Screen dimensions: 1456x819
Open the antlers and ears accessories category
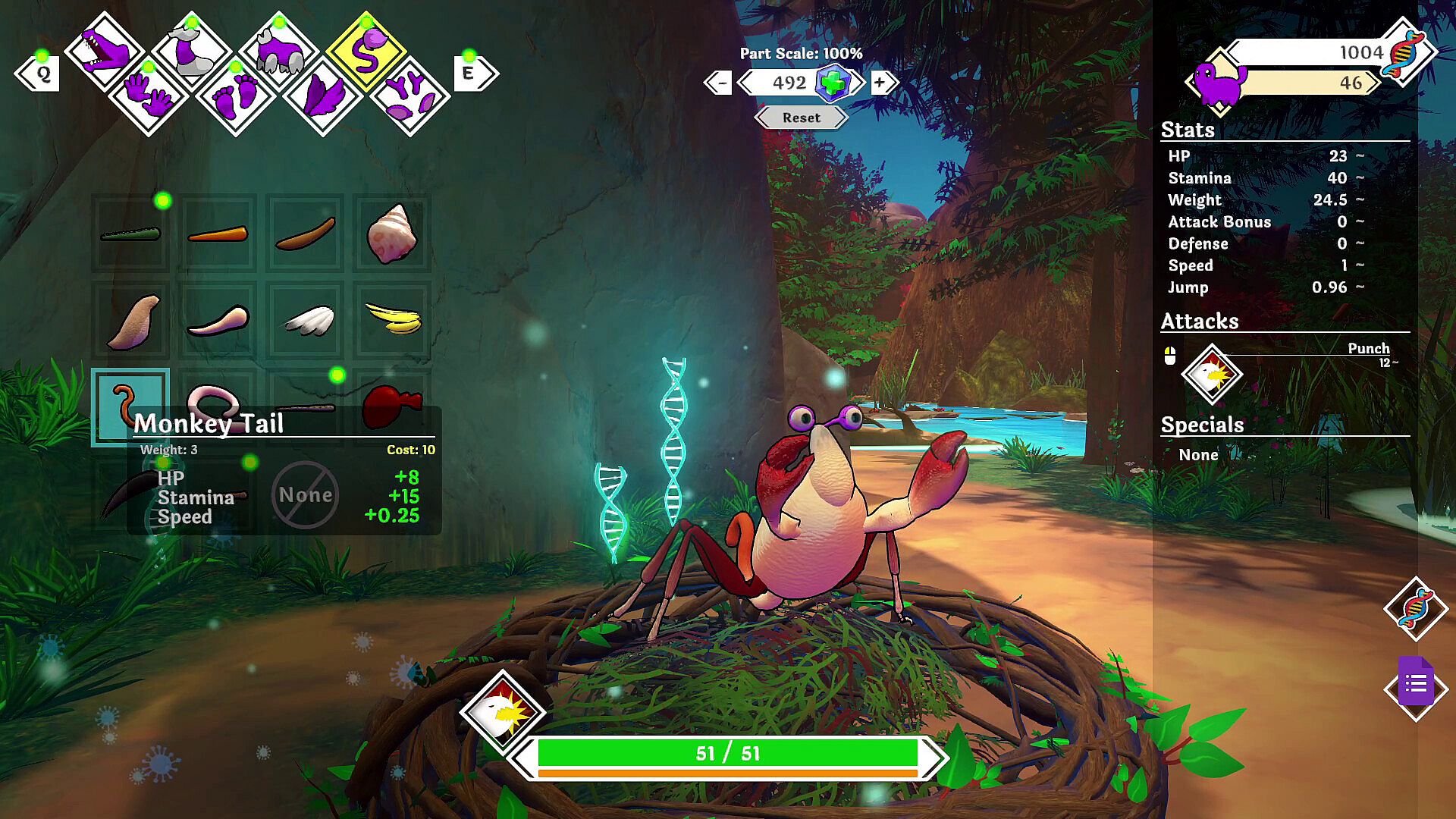pos(410,98)
